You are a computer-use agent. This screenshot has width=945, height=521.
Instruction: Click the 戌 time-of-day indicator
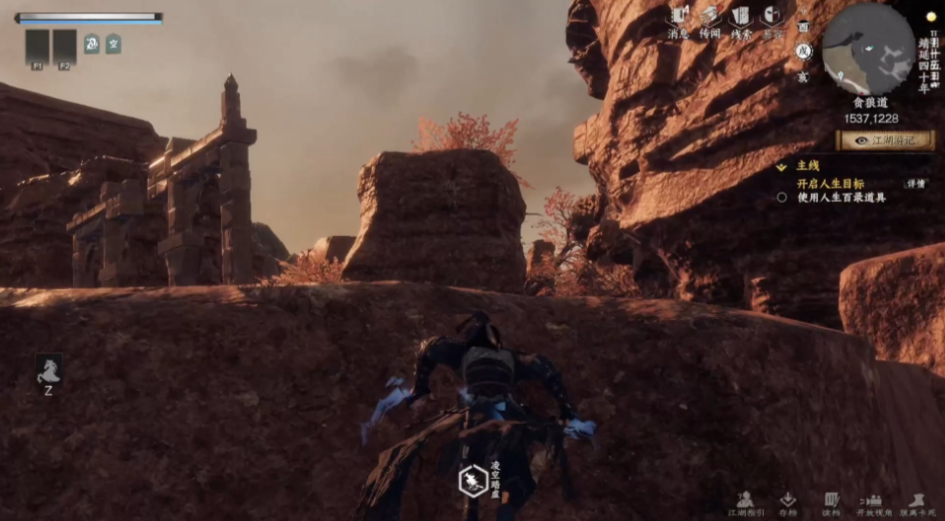pos(804,51)
